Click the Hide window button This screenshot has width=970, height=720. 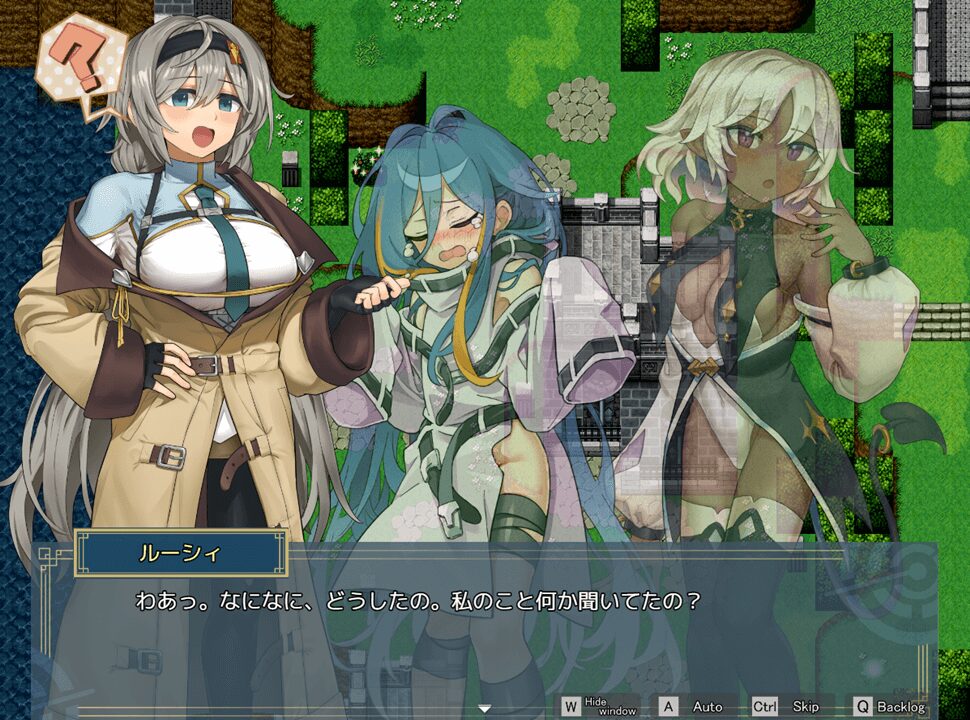pos(599,706)
